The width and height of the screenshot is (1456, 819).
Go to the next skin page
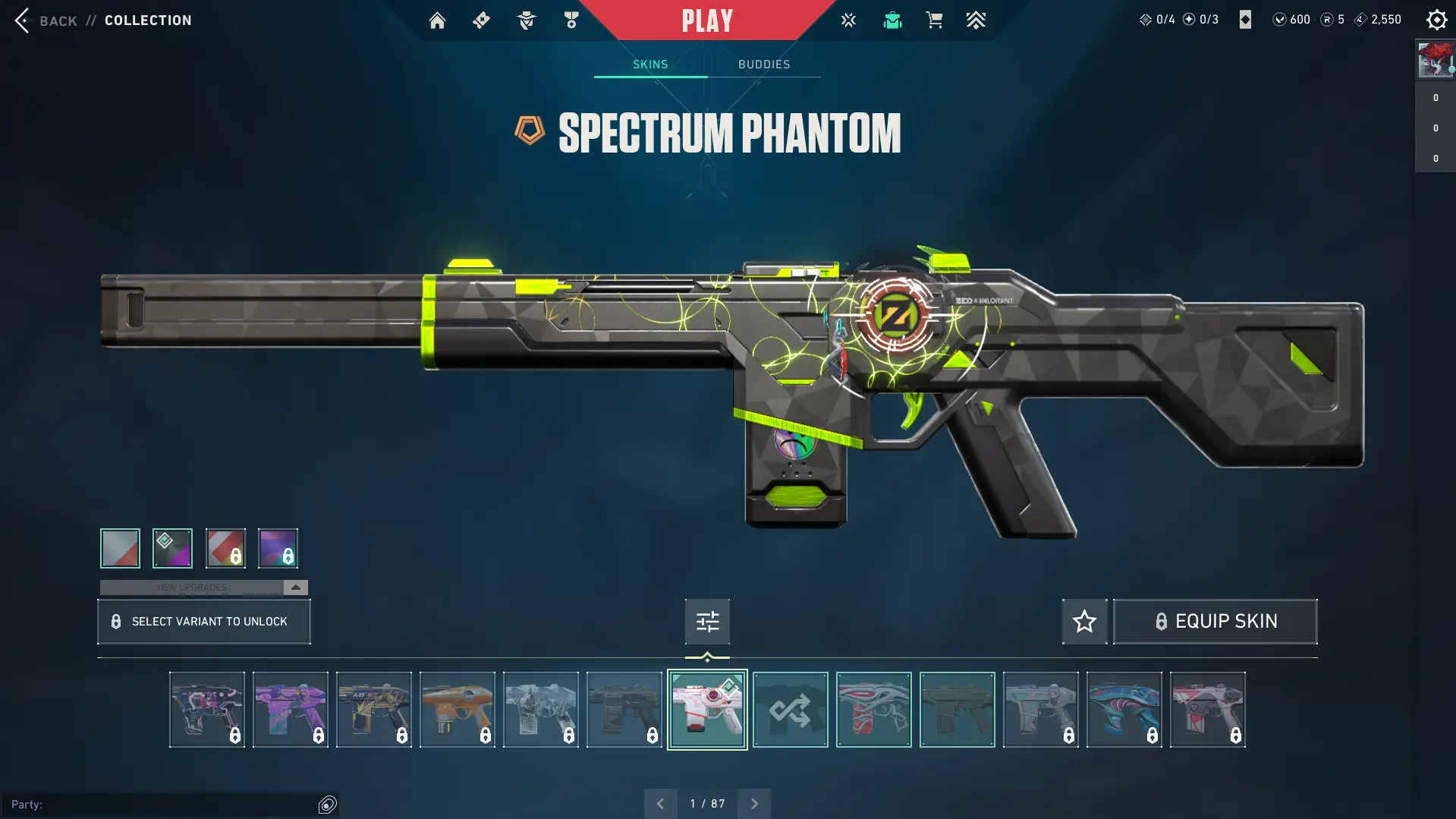(754, 804)
